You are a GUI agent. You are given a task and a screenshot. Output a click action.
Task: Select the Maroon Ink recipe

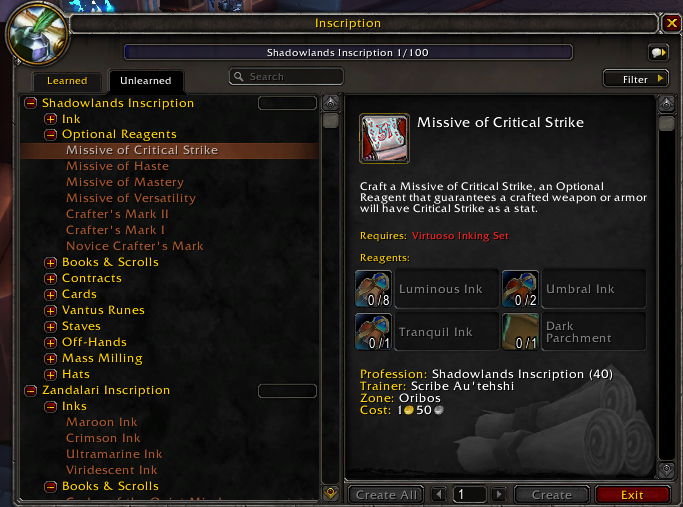click(x=102, y=422)
